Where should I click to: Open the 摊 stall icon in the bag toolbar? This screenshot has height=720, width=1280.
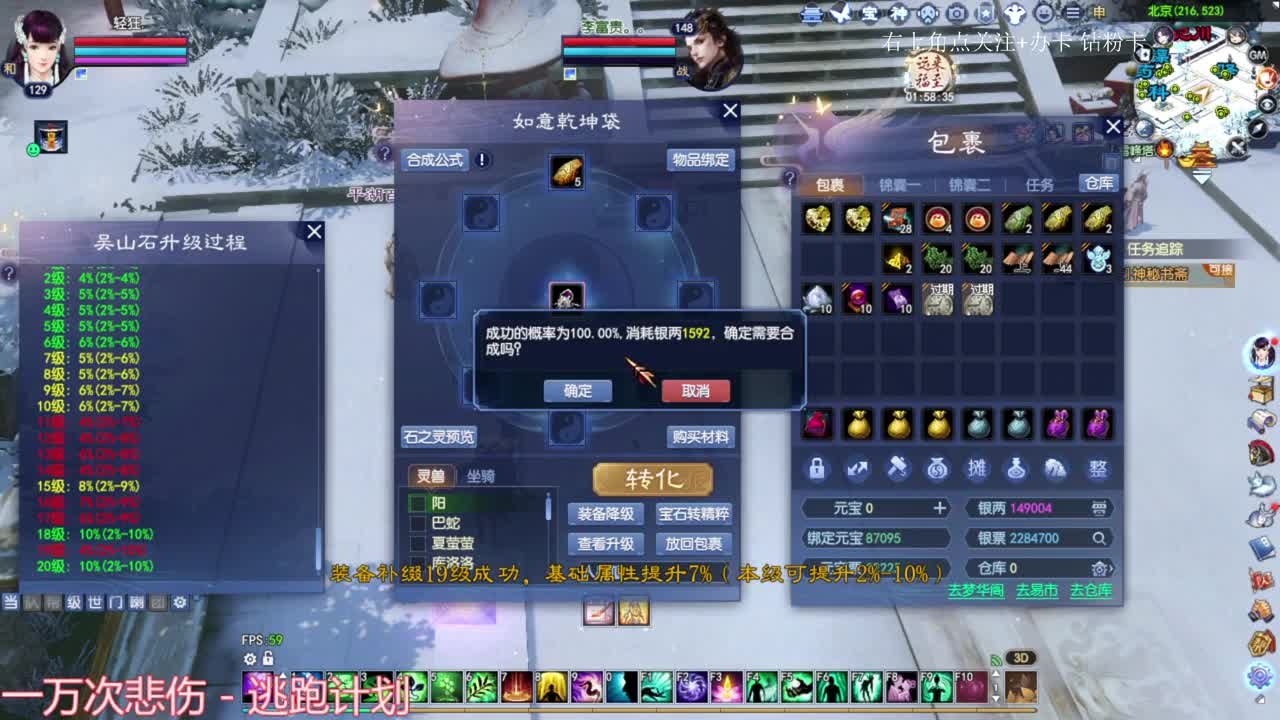point(980,467)
